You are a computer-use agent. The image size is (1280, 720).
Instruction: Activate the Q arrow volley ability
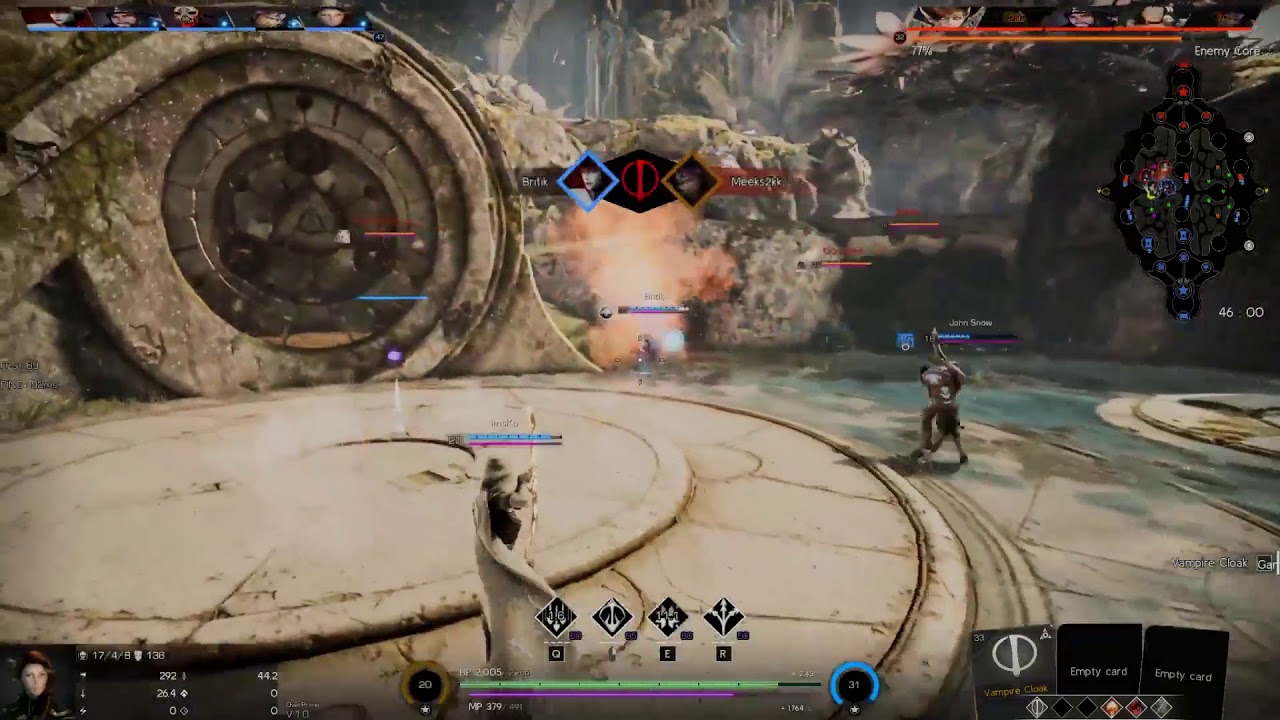point(556,619)
